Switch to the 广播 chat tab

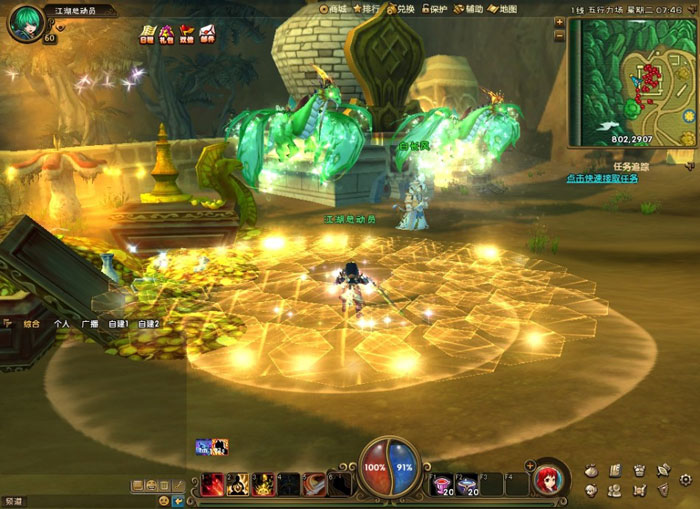tap(90, 324)
